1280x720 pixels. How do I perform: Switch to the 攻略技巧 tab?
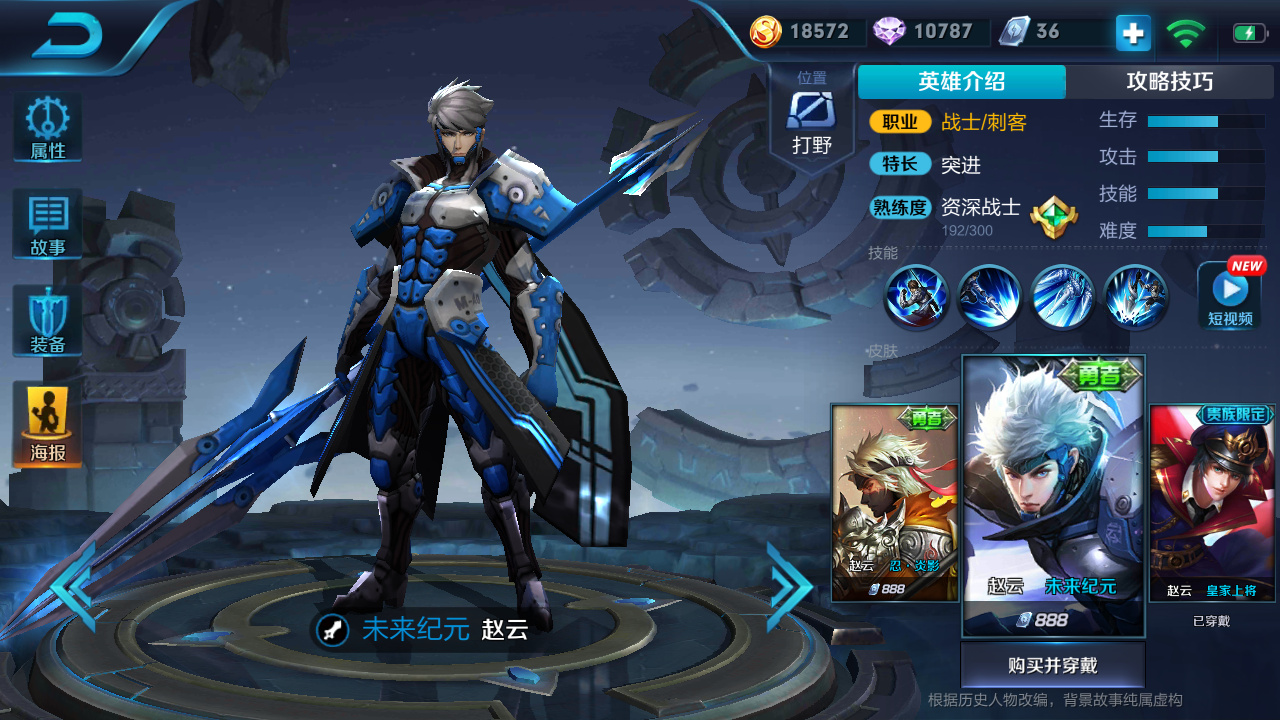point(1169,82)
